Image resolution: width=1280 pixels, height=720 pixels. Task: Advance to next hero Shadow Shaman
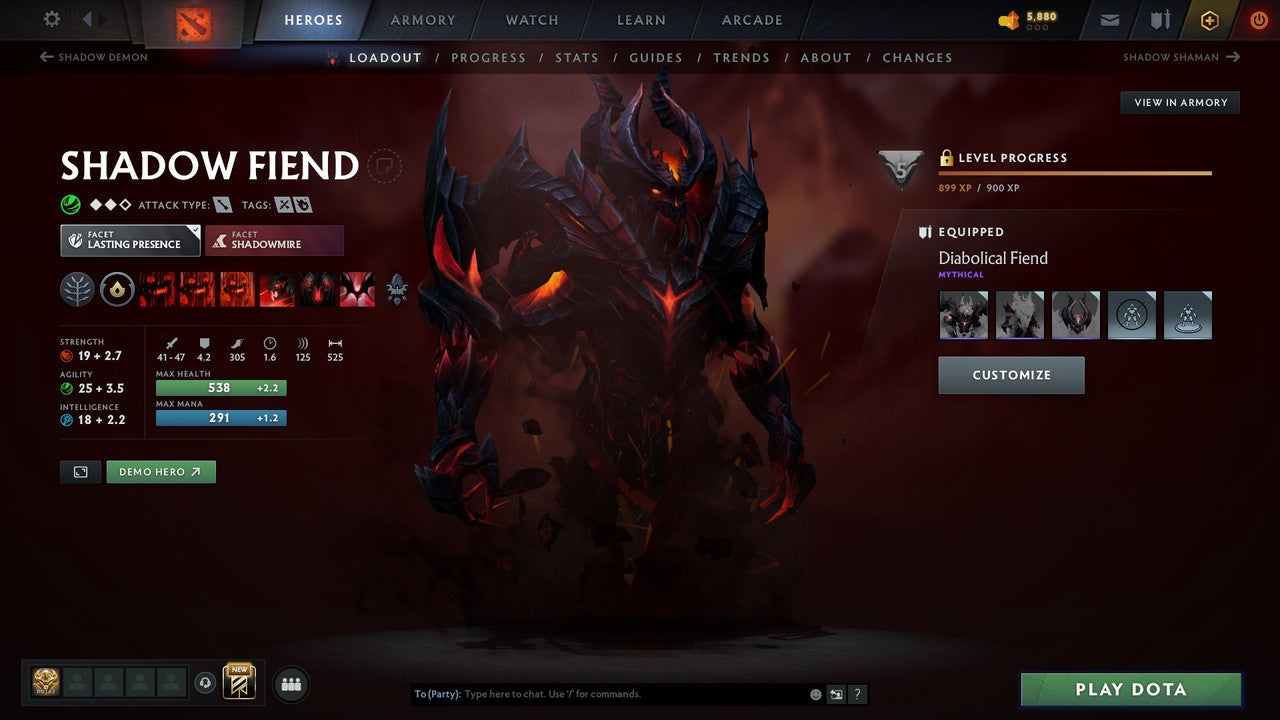point(1181,57)
